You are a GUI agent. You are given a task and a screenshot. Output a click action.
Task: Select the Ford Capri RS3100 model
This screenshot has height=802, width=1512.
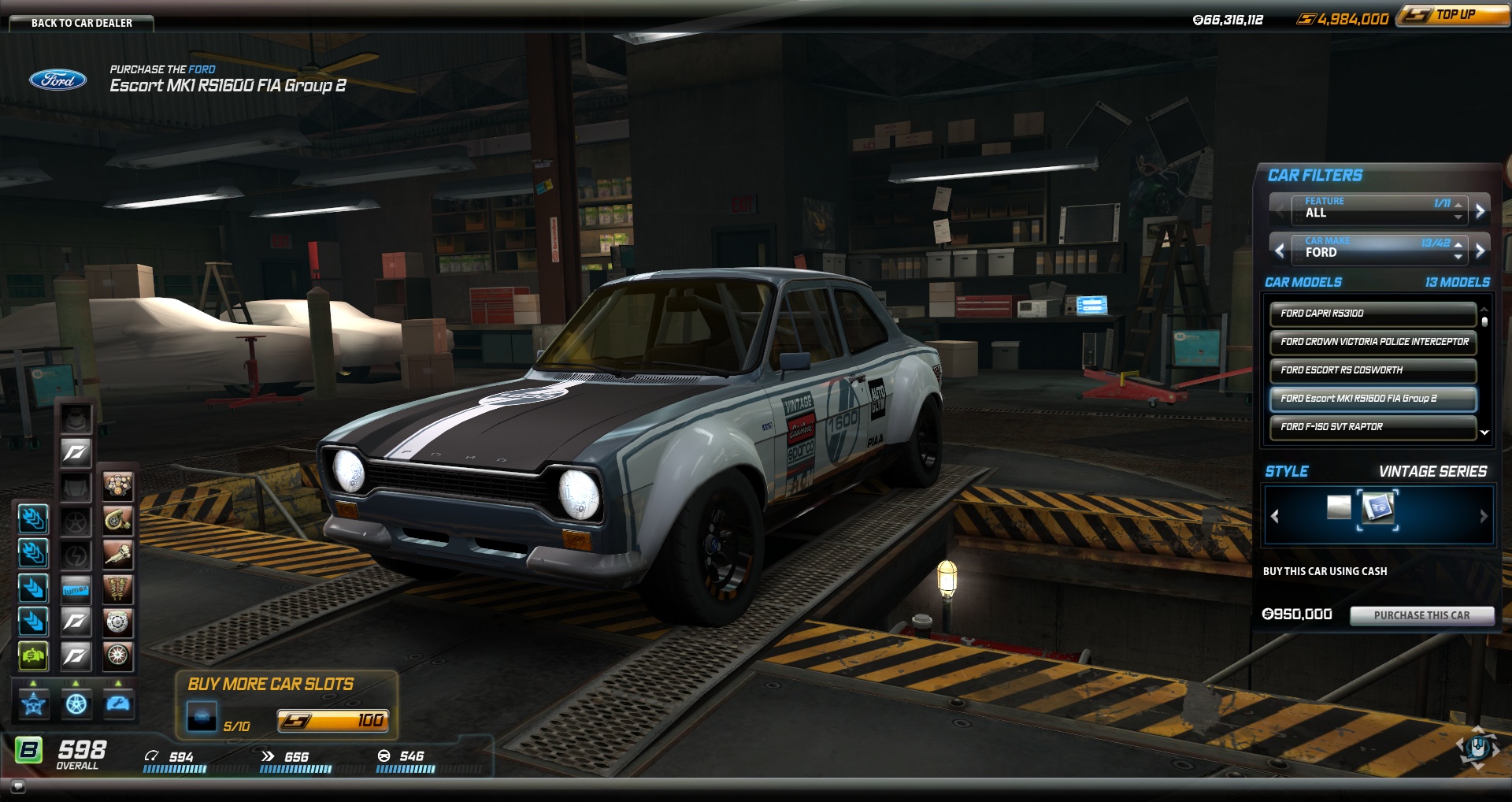coord(1372,314)
